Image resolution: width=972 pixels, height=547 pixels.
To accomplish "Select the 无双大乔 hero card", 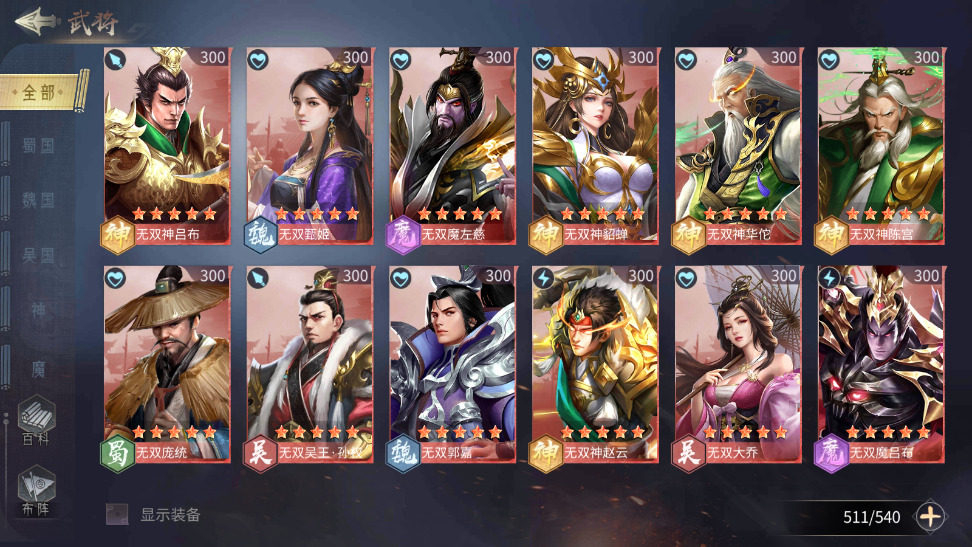I will point(738,363).
